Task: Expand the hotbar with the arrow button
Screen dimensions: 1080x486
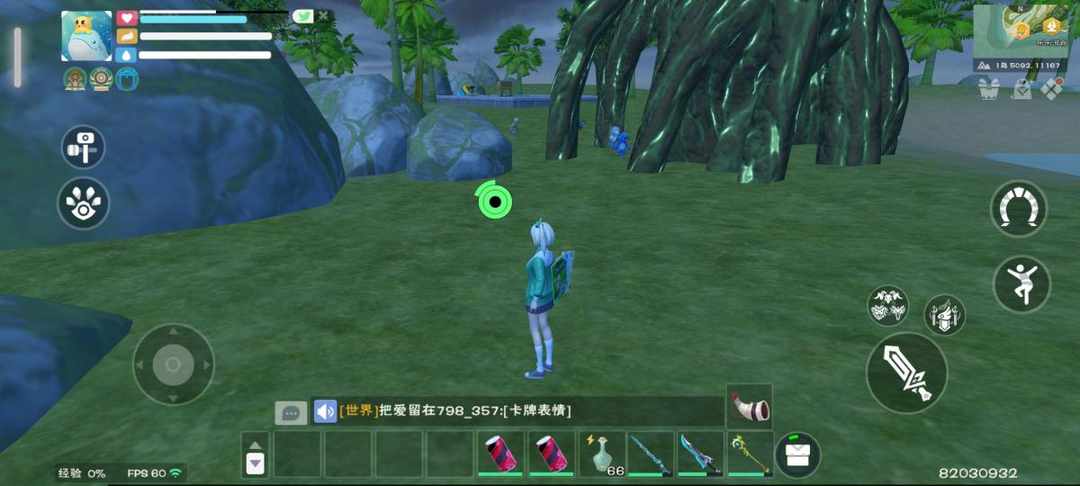Action: pyautogui.click(x=255, y=454)
